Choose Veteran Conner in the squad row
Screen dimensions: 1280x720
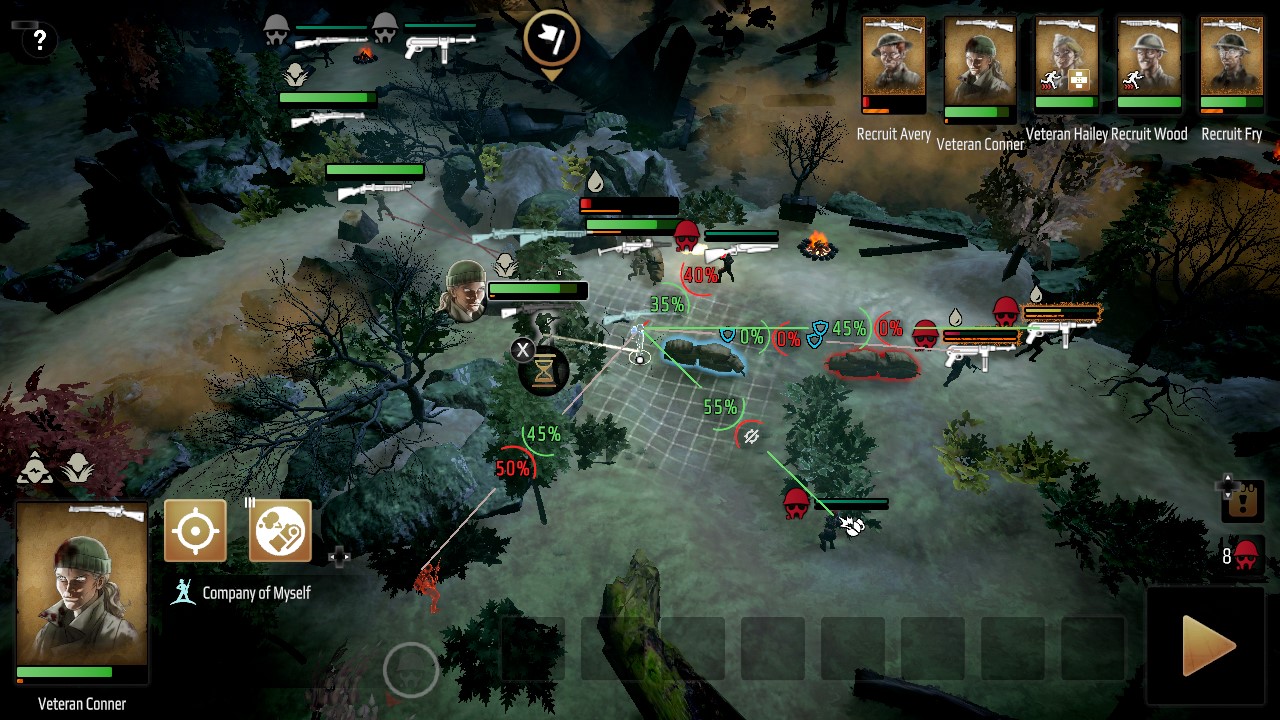(979, 70)
